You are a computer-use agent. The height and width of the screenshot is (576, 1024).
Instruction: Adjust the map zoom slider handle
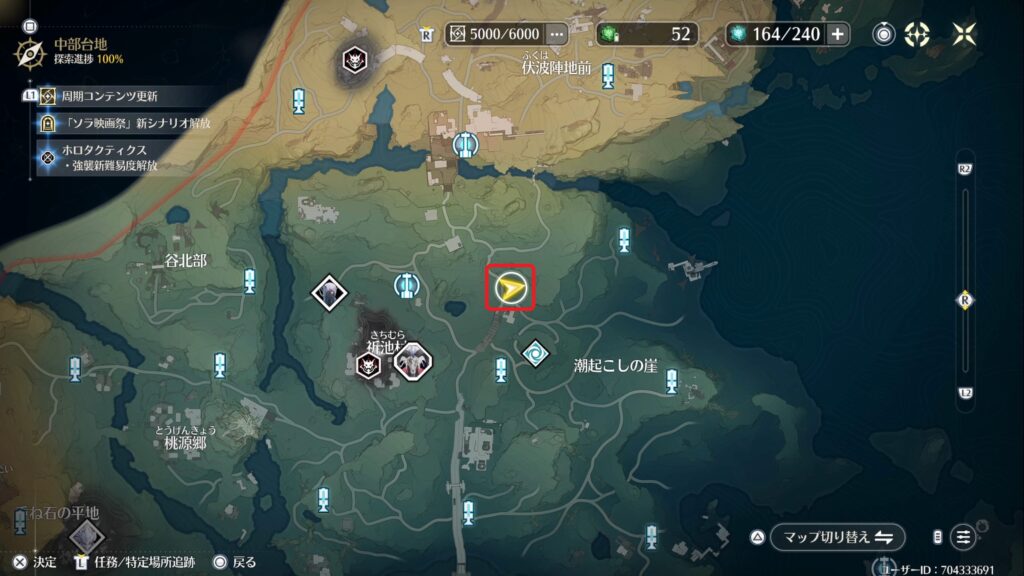coord(965,298)
